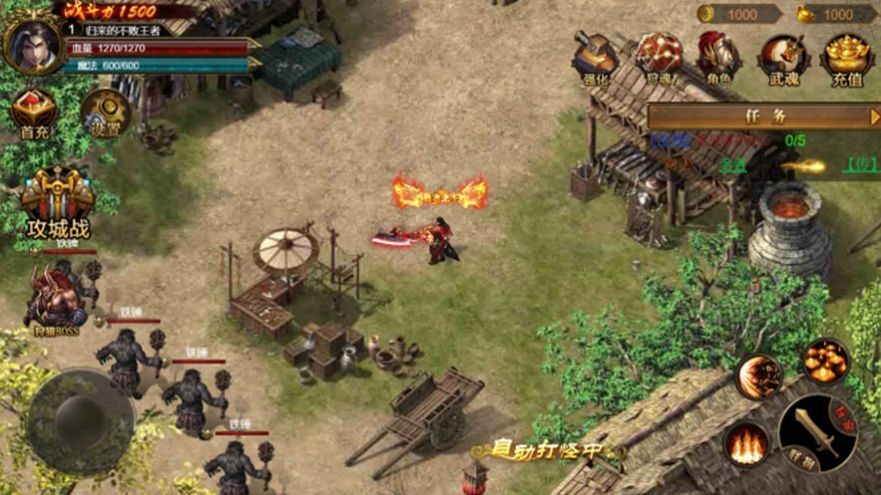
Task: Cast the fireball burst skill
Action: [x=826, y=360]
